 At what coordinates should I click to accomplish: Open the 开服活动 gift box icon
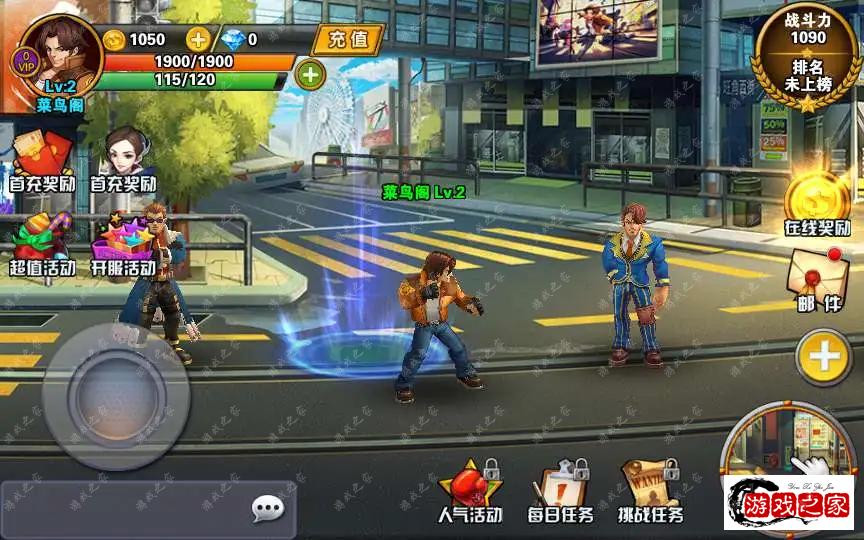click(124, 245)
